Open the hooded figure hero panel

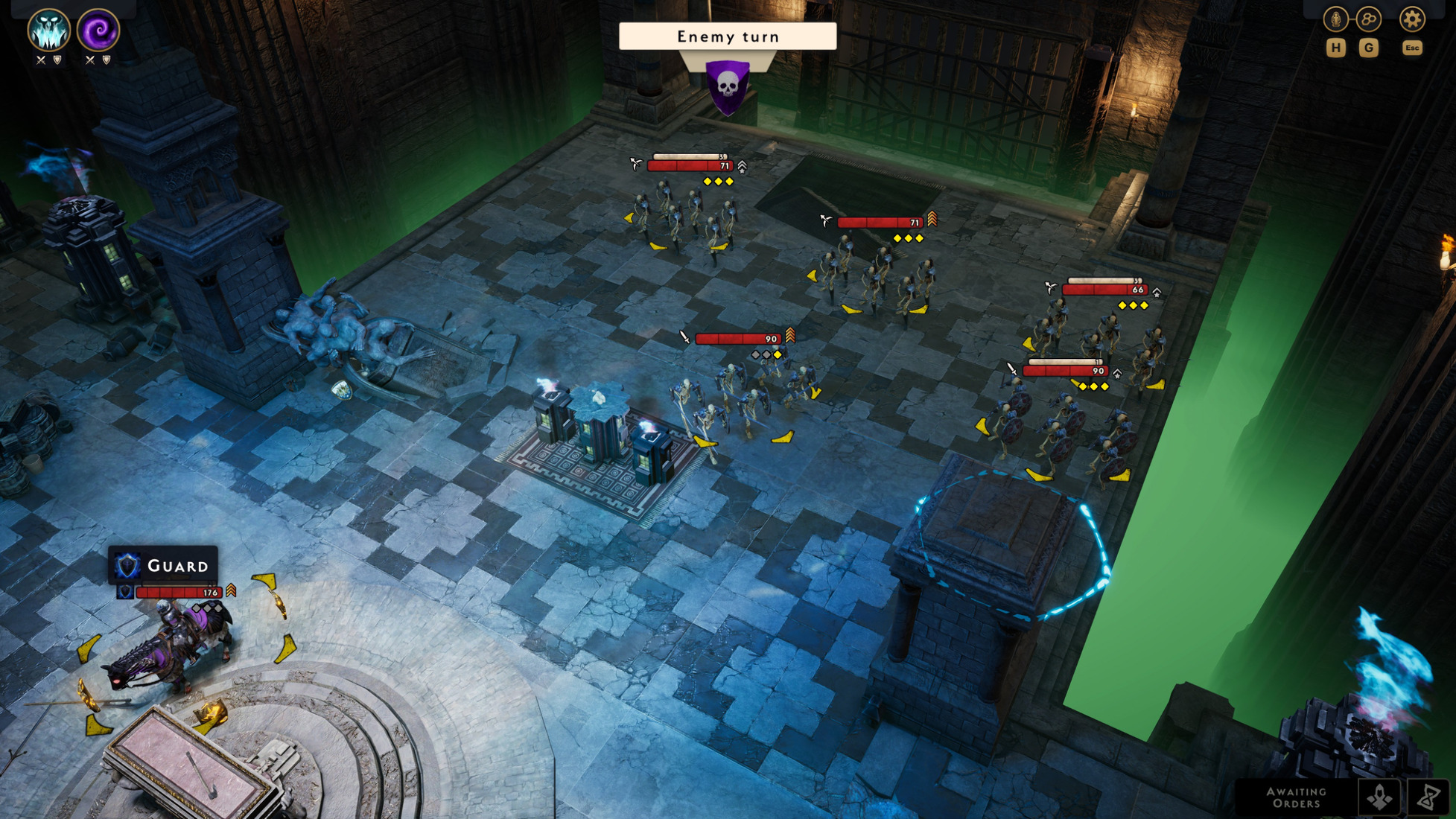coord(1335,19)
